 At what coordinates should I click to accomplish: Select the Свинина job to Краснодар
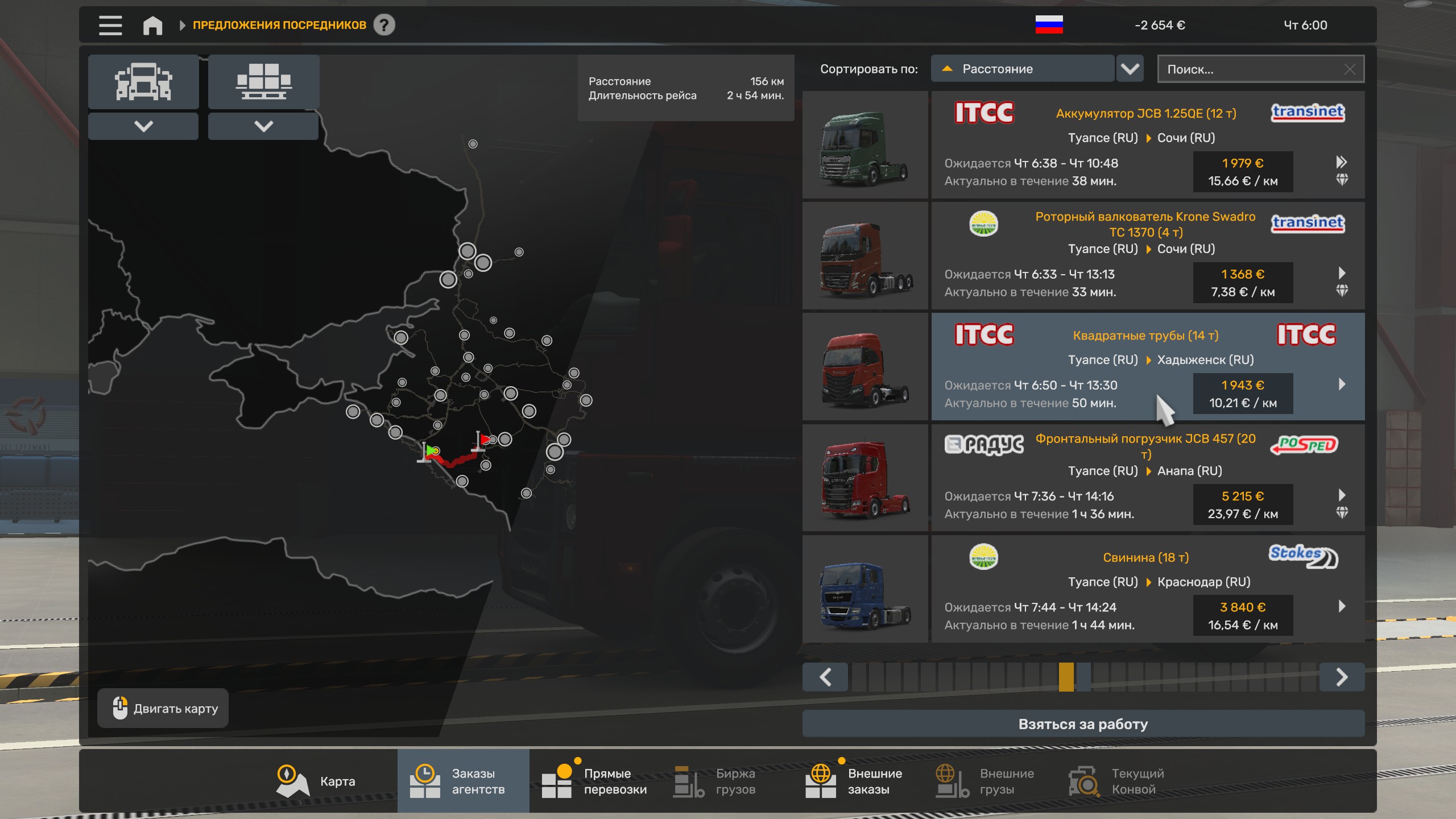pyautogui.click(x=1147, y=589)
